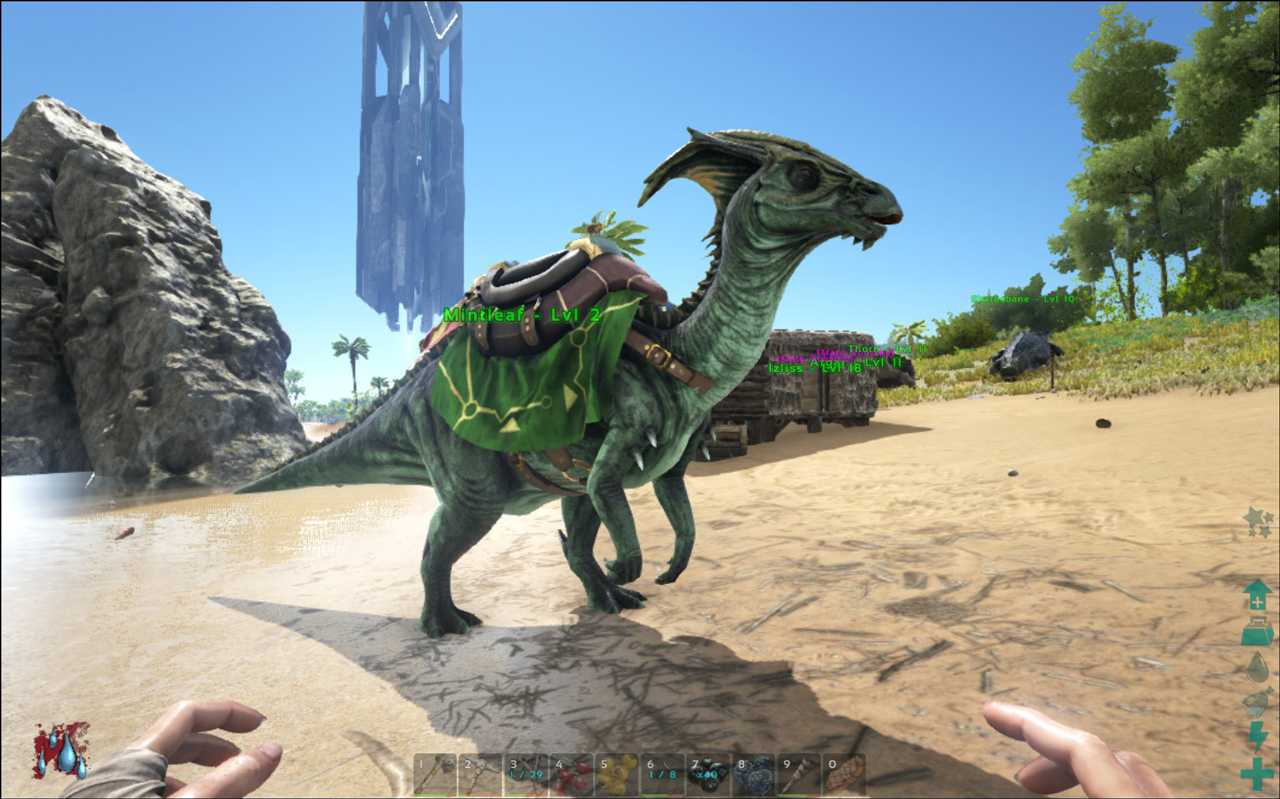Equip the item in hotbar slot 9
Viewport: 1280px width, 799px height.
799,774
